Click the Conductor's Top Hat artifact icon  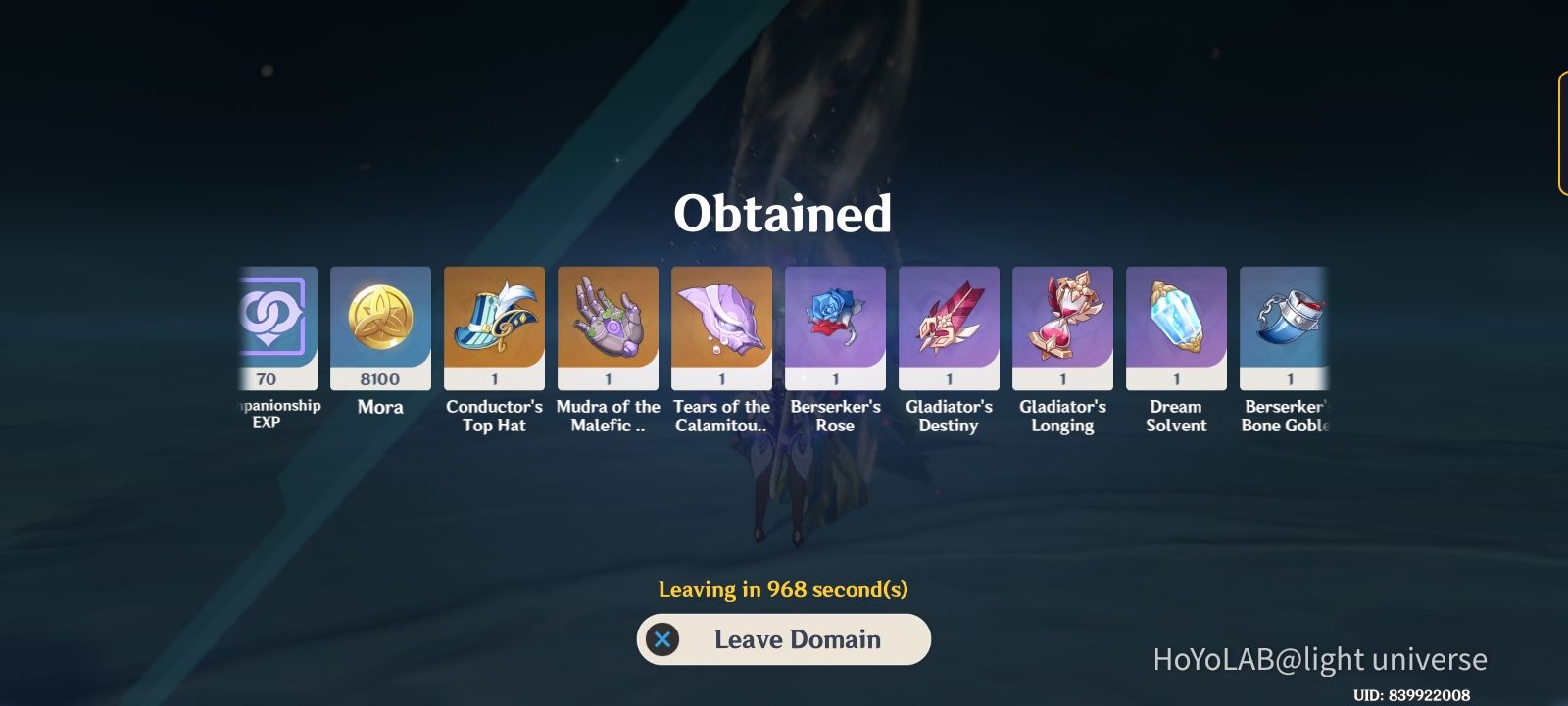pos(494,324)
